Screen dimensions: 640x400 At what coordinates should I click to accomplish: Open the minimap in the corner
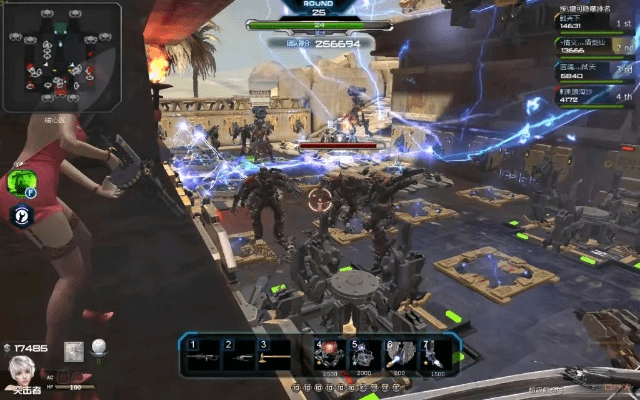61,56
